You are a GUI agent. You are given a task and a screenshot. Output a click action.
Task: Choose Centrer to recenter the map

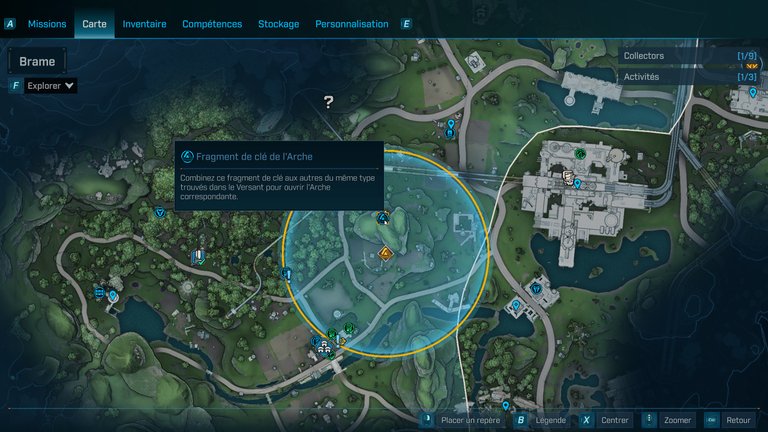(x=615, y=421)
